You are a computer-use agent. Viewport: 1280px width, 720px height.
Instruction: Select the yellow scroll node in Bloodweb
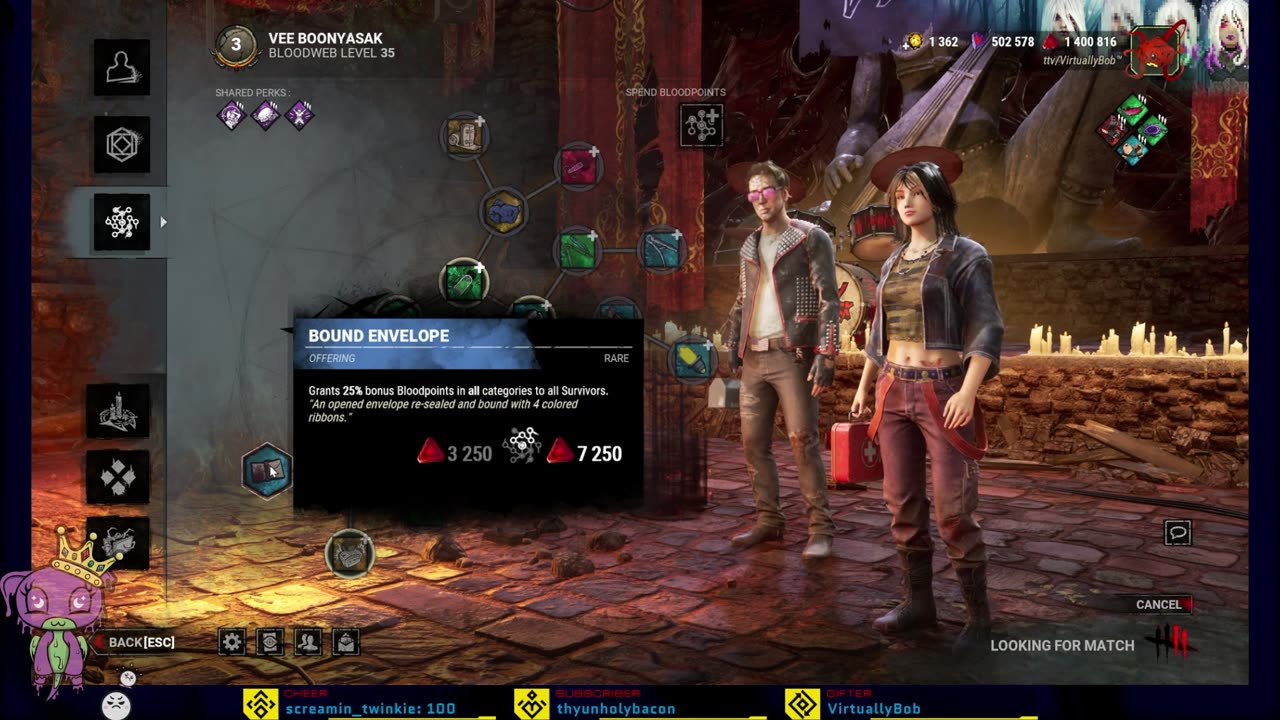tap(464, 137)
